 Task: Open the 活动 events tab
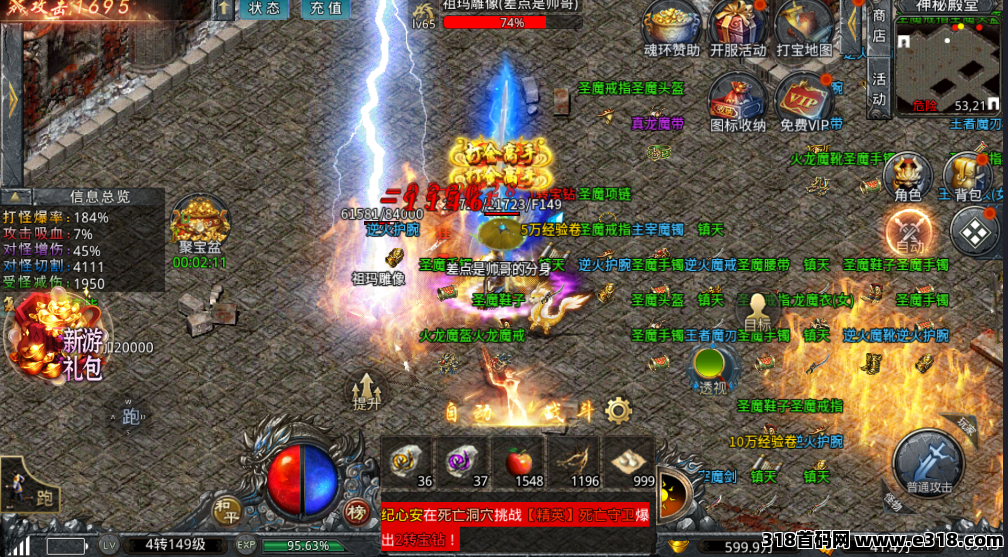[x=879, y=88]
